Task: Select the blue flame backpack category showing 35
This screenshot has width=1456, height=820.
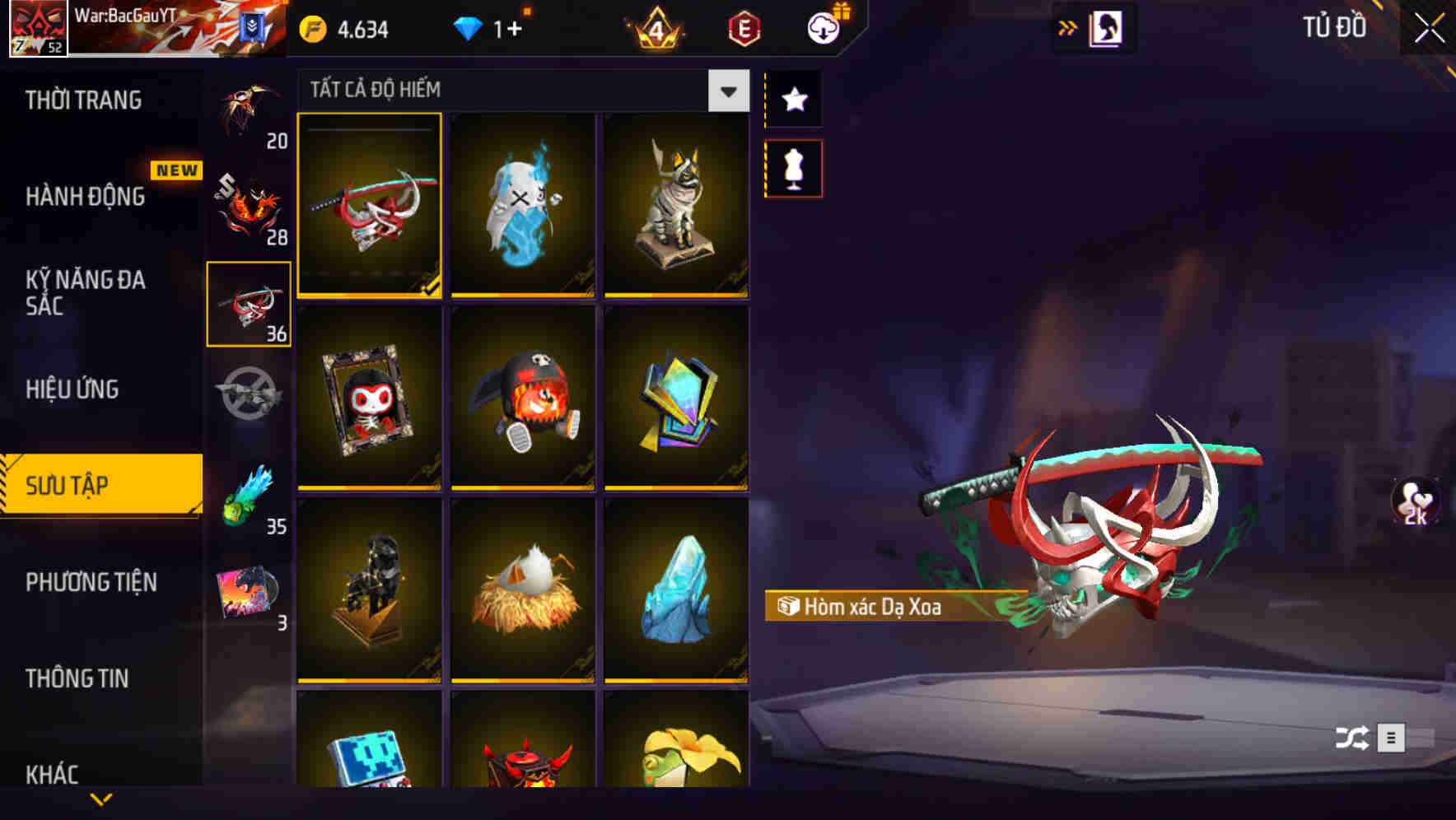Action: tap(249, 494)
